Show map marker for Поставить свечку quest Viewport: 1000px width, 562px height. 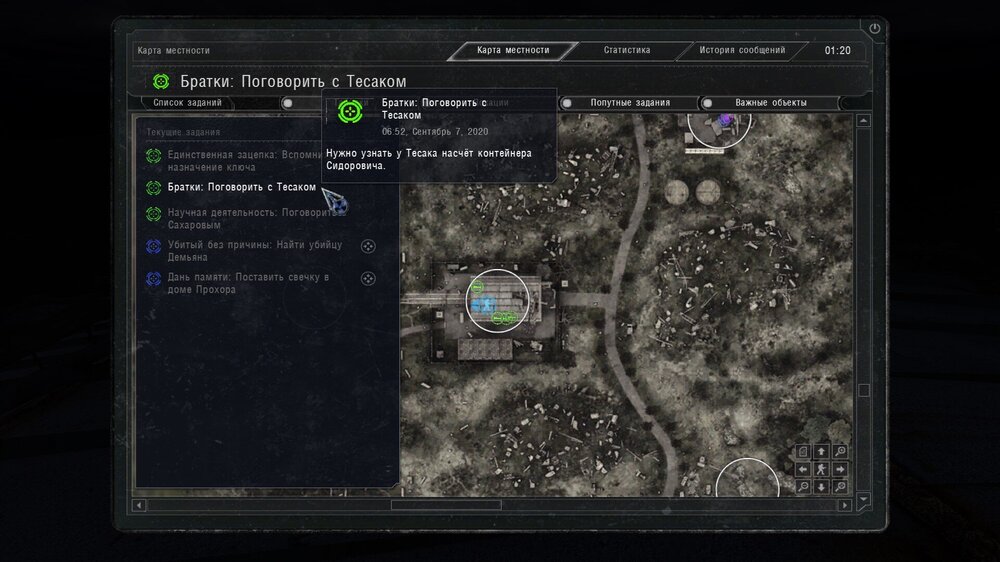pos(367,279)
